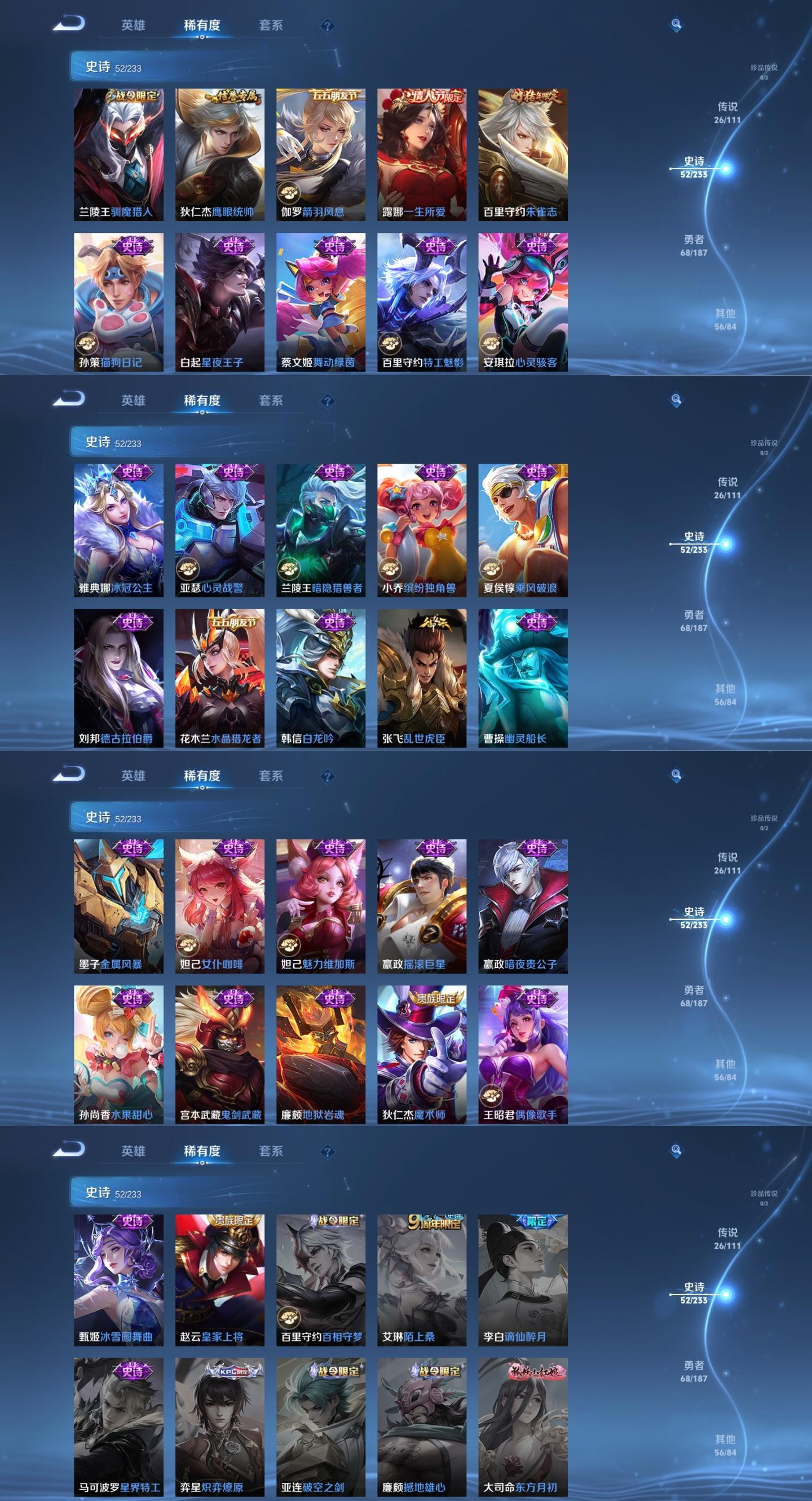Open Di Renjie's 鹰眼统帅 skin card

tap(219, 155)
